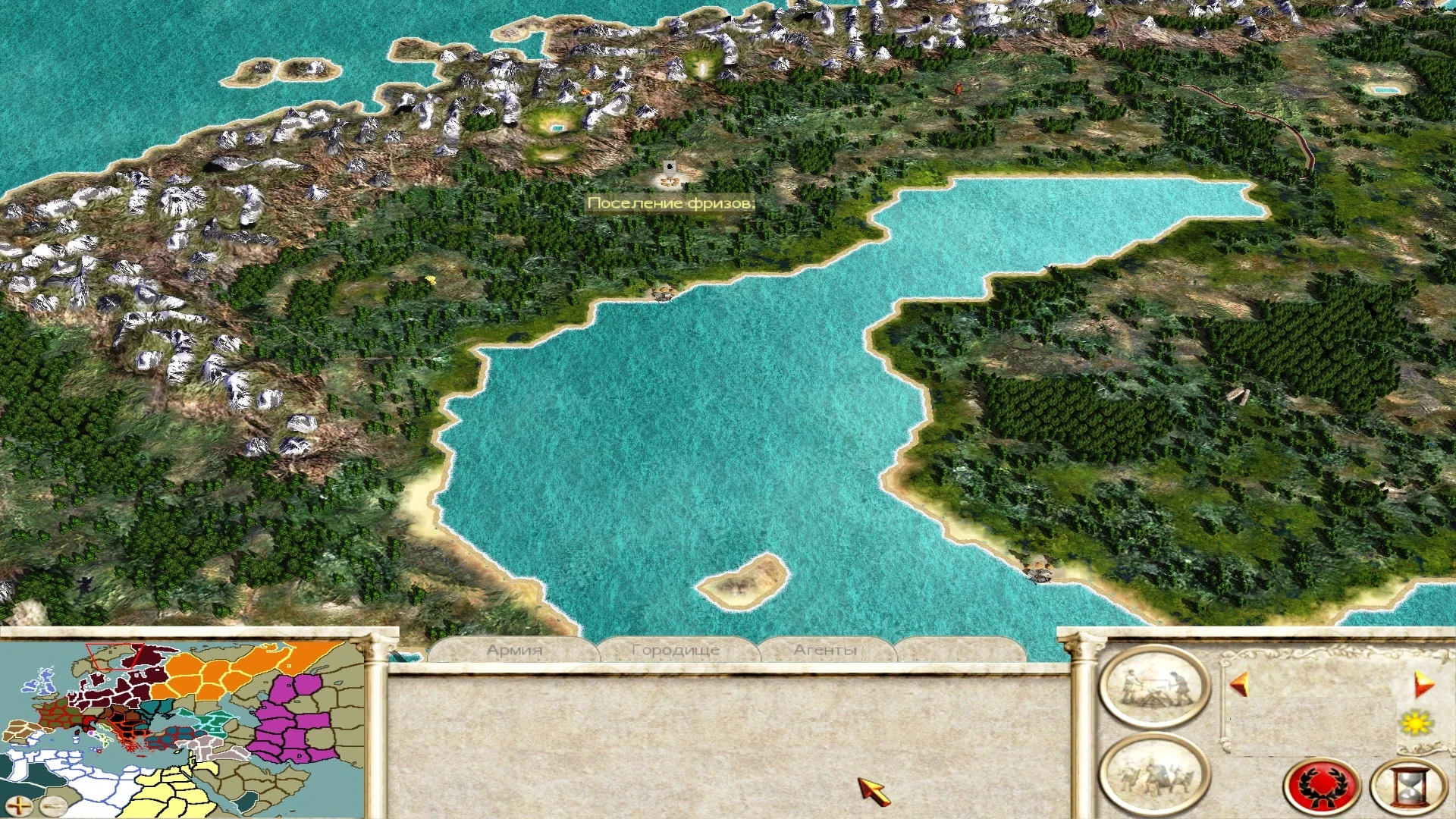Switch to the Армия tab
Screen dimensions: 1456x819
(x=516, y=649)
